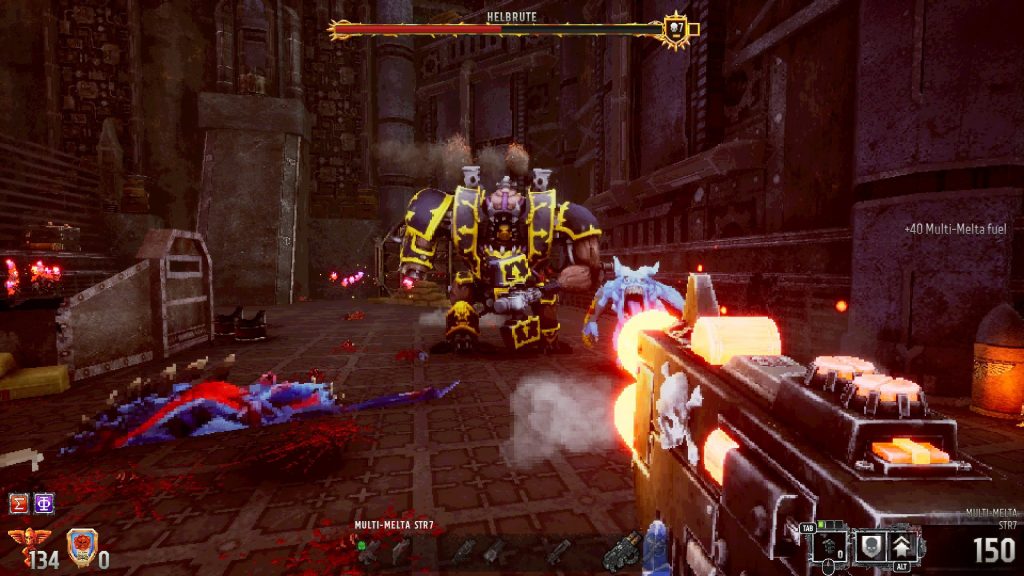Activate the skull shield ability icon

tap(872, 545)
